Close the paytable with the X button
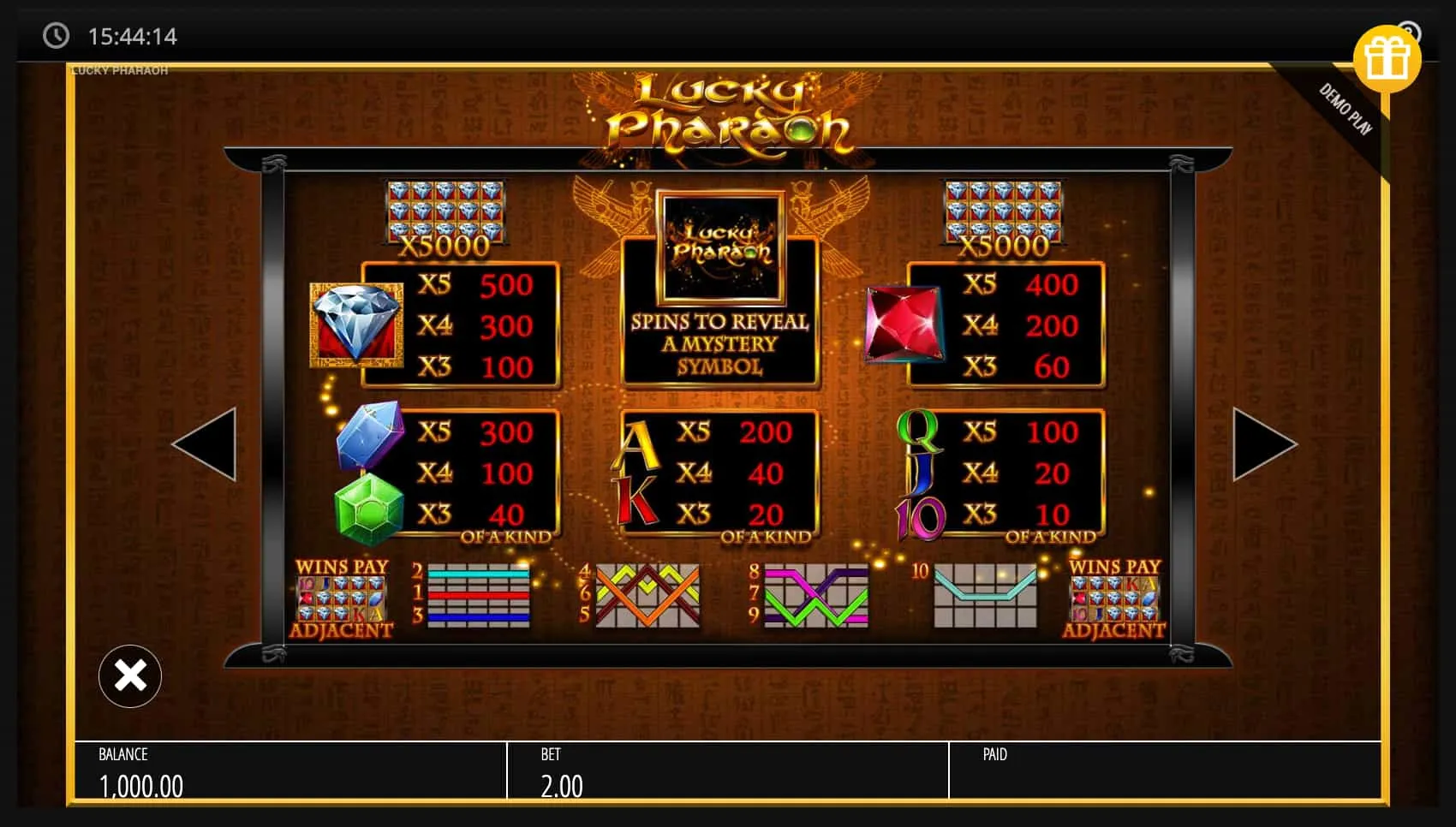The image size is (1456, 827). [129, 675]
